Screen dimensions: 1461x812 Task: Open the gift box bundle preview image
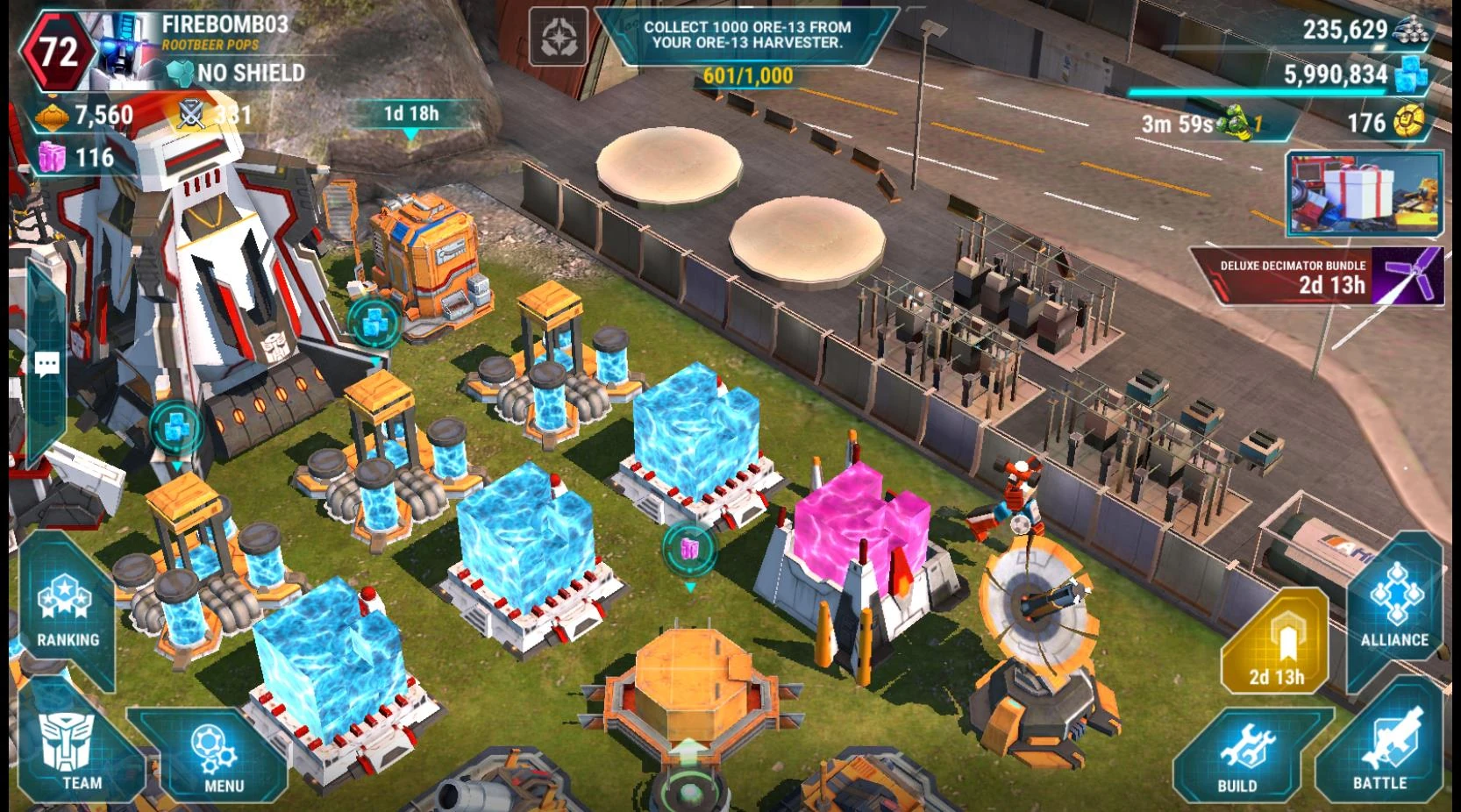[x=1363, y=195]
